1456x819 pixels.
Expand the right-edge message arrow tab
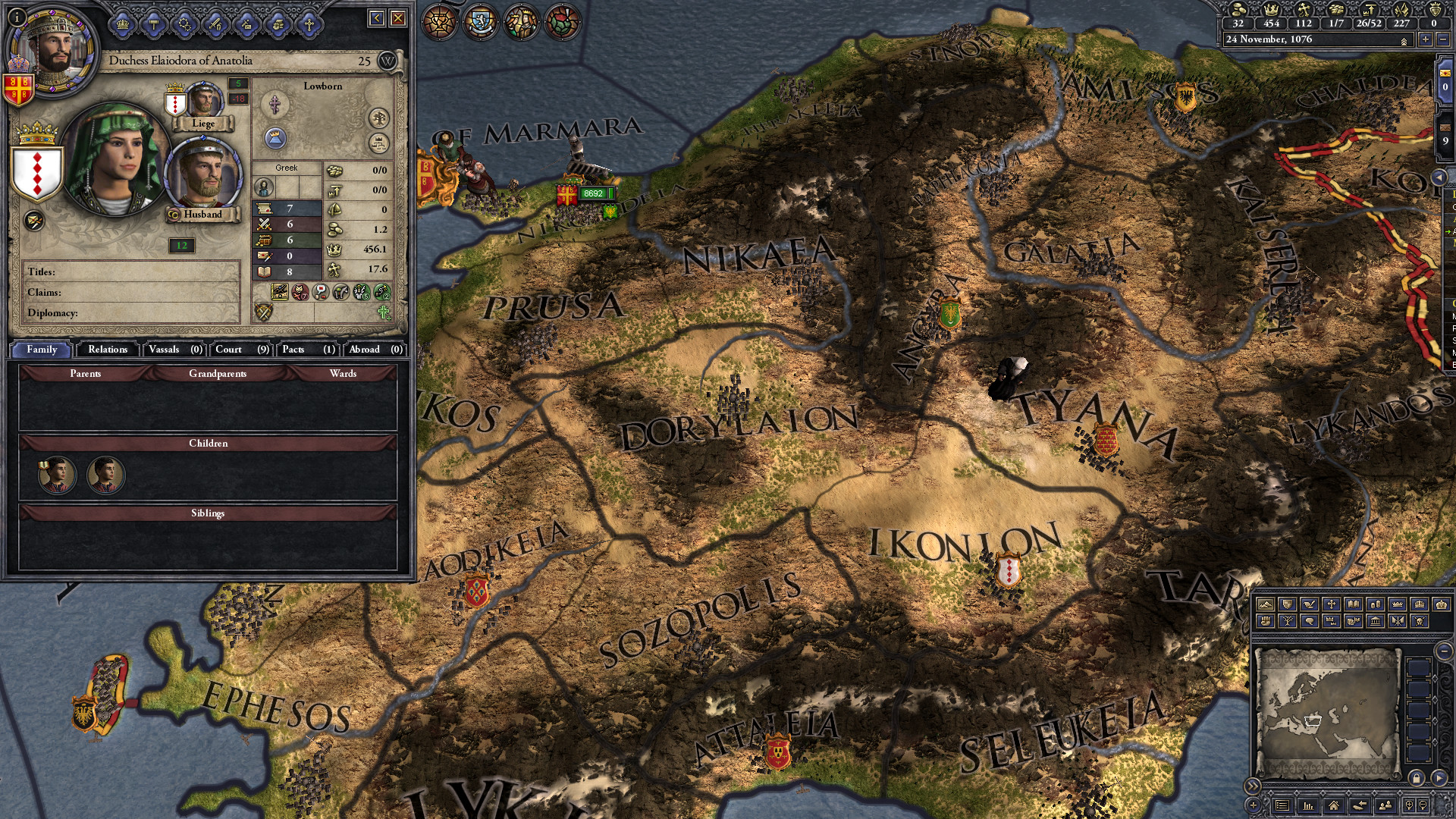1439,177
